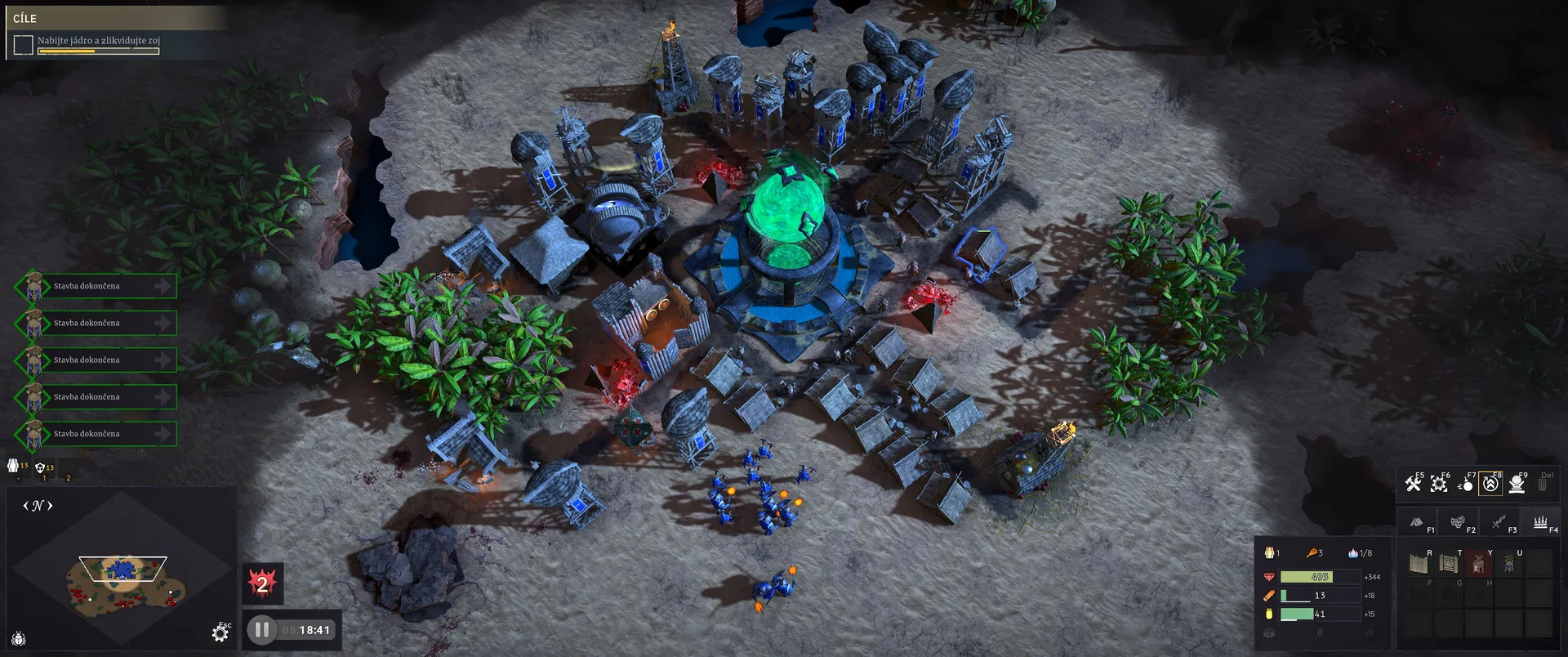
Task: Switch to the tent building tab
Action: (1417, 522)
